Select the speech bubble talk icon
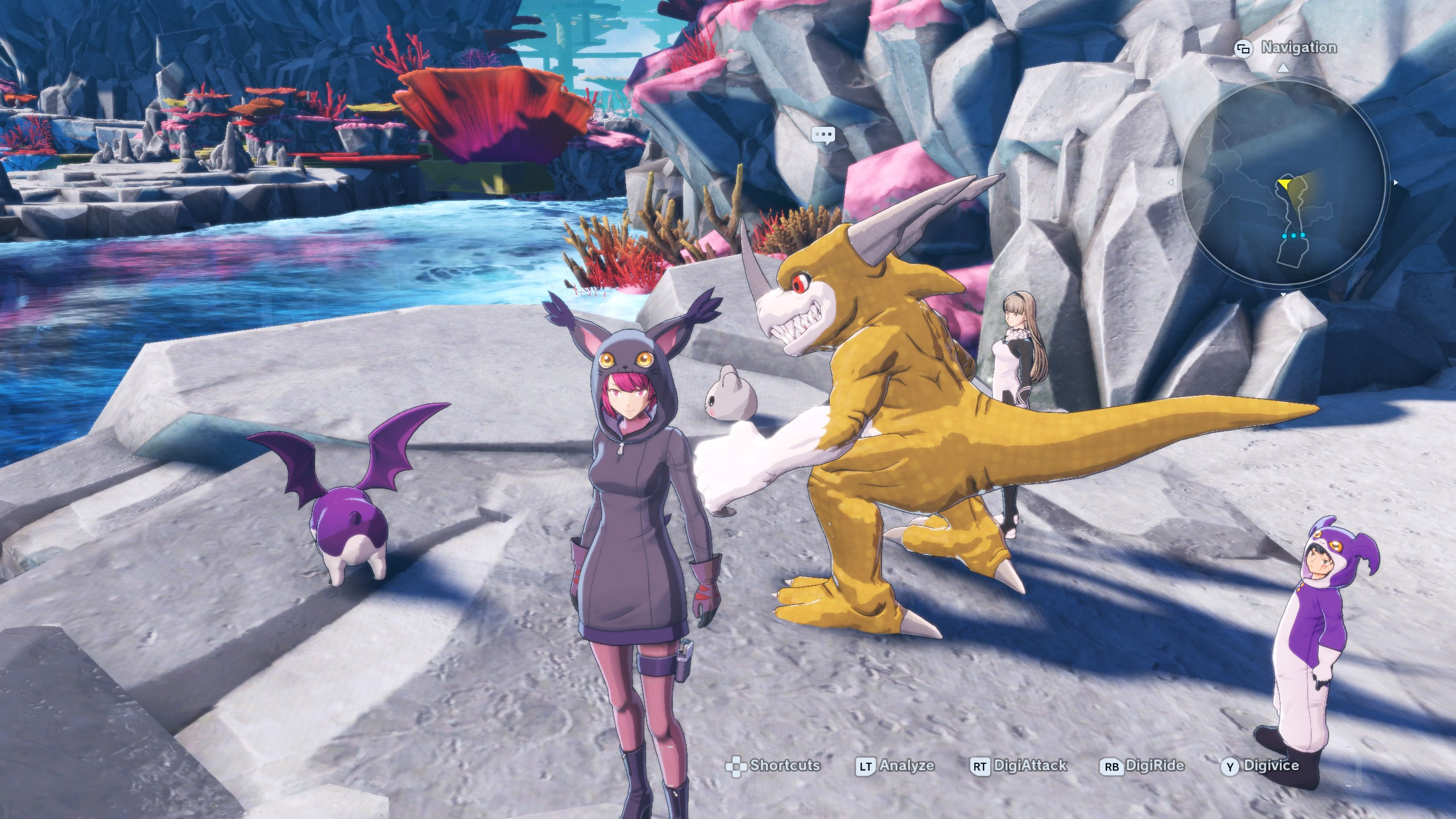This screenshot has height=819, width=1456. click(x=823, y=135)
